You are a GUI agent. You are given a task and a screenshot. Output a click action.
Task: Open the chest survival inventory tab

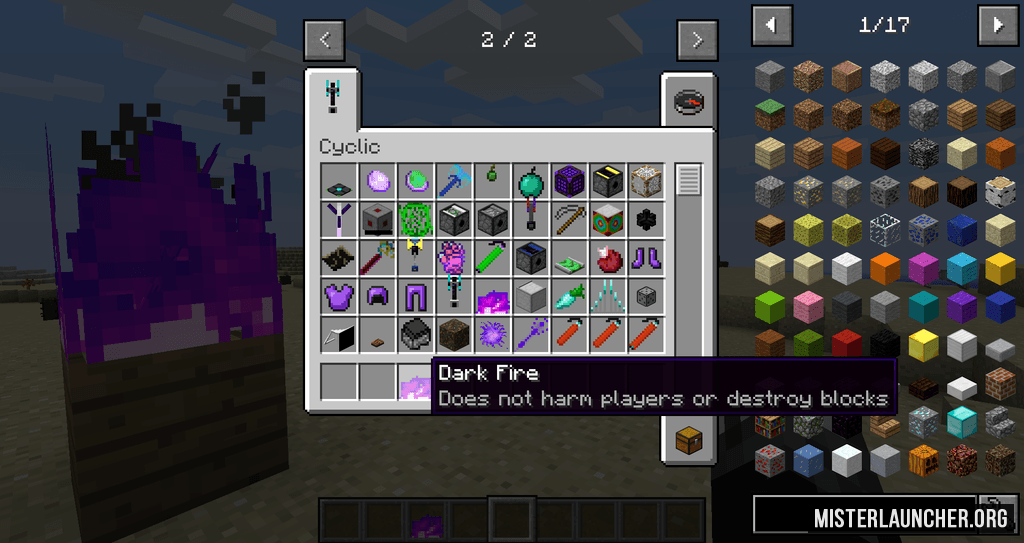coord(688,438)
